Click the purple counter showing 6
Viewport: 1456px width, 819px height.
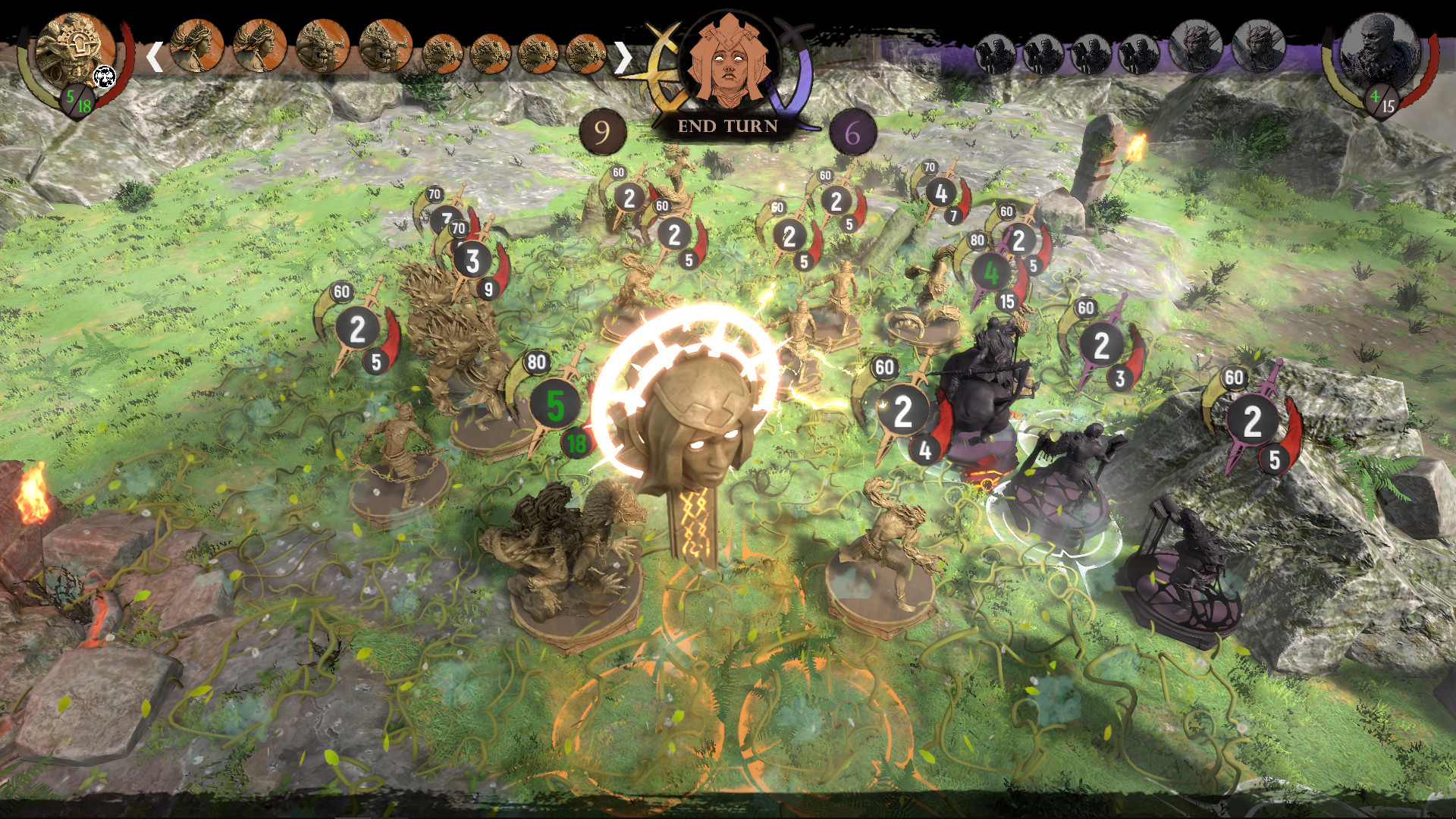click(x=855, y=130)
